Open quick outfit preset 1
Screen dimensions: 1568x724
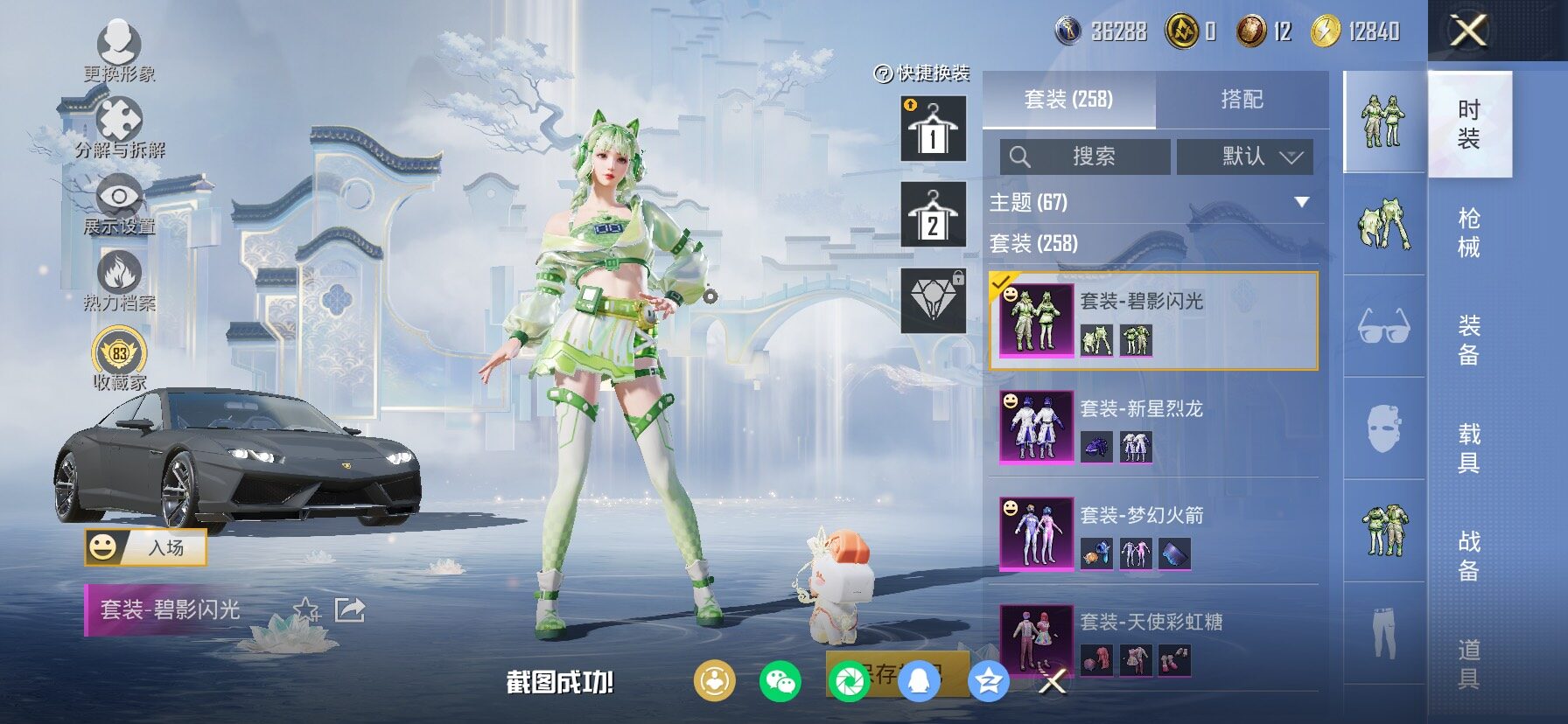pos(933,129)
